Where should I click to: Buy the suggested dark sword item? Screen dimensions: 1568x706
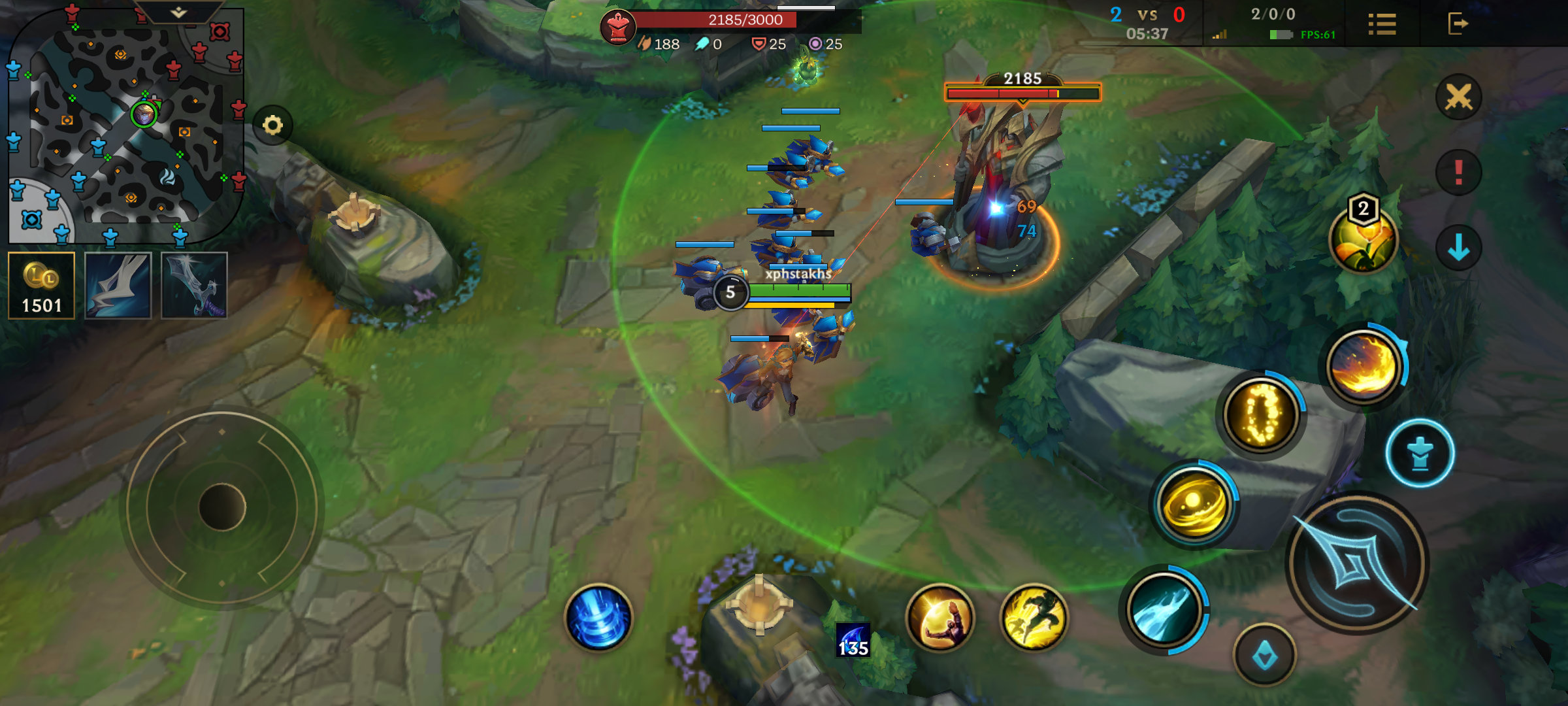pyautogui.click(x=194, y=286)
